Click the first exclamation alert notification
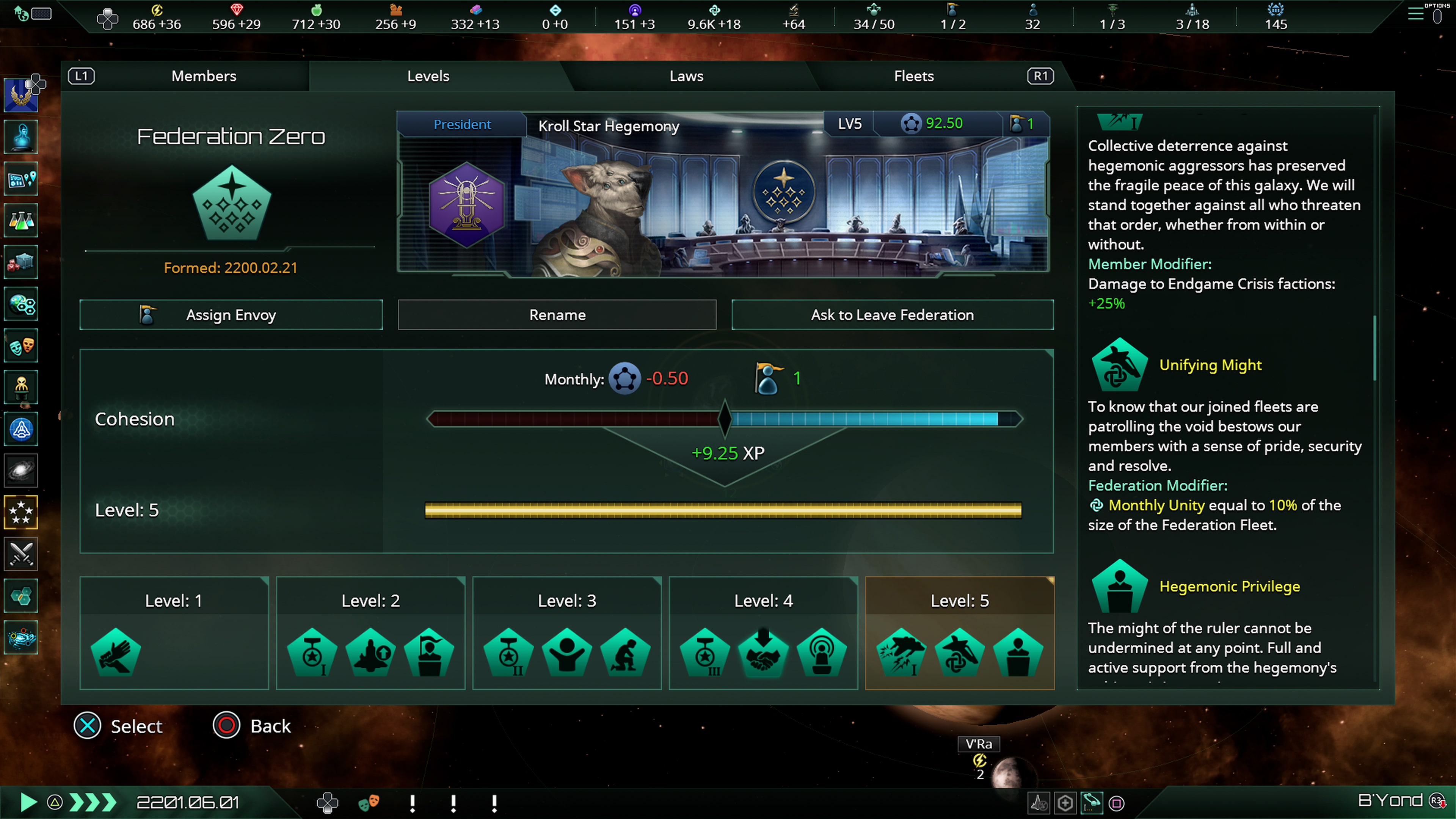The image size is (1456, 819). tap(412, 803)
